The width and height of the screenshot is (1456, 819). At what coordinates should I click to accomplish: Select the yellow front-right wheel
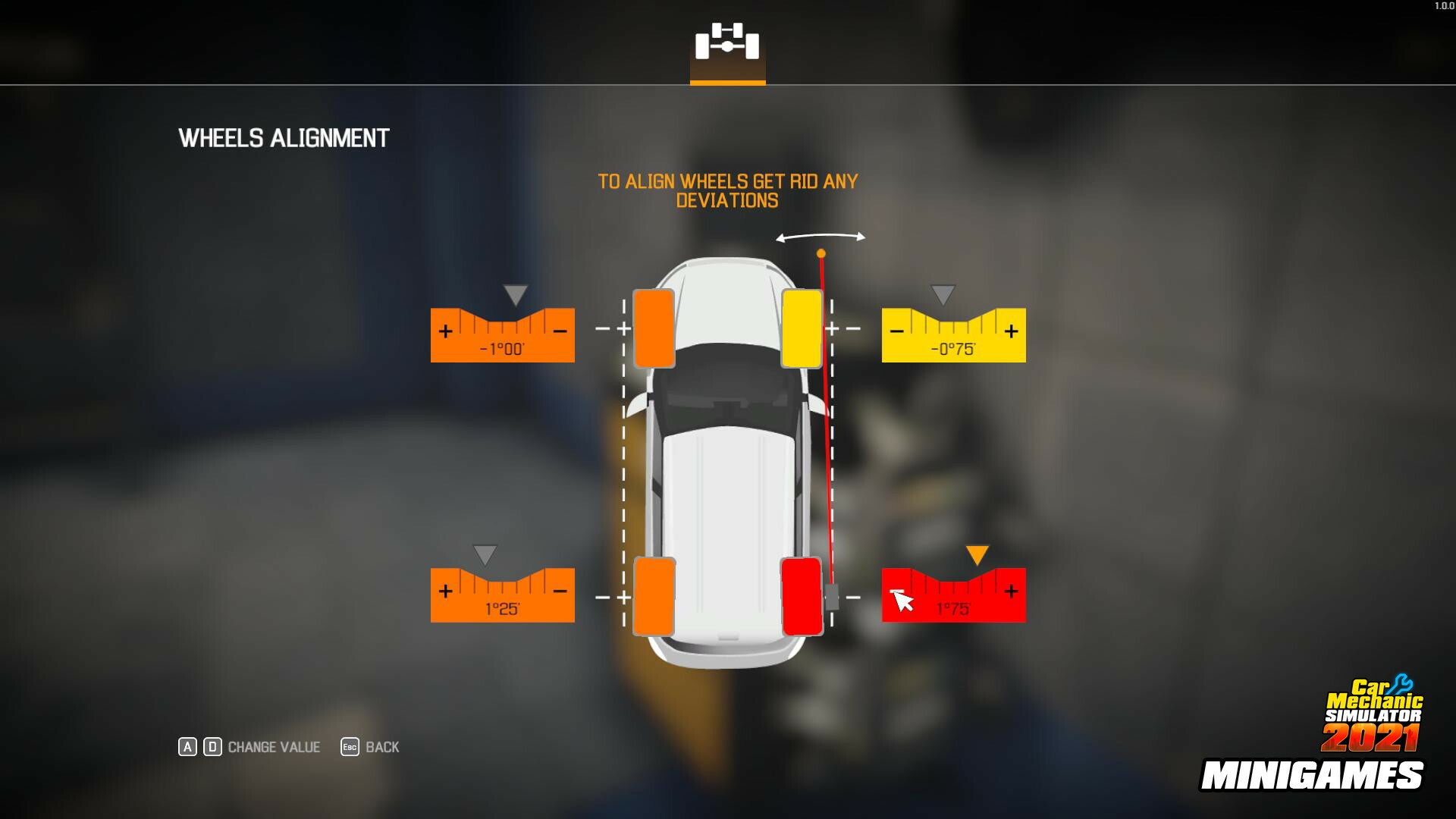coord(801,328)
